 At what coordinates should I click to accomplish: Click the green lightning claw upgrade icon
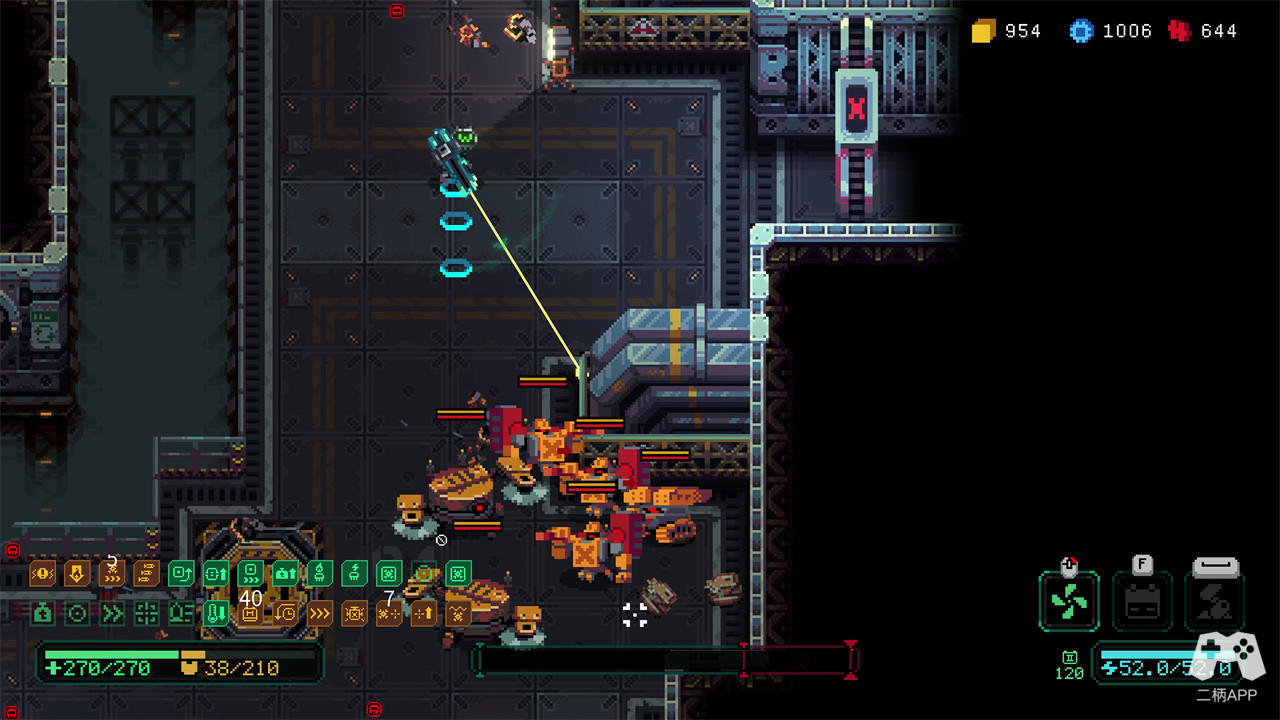354,574
